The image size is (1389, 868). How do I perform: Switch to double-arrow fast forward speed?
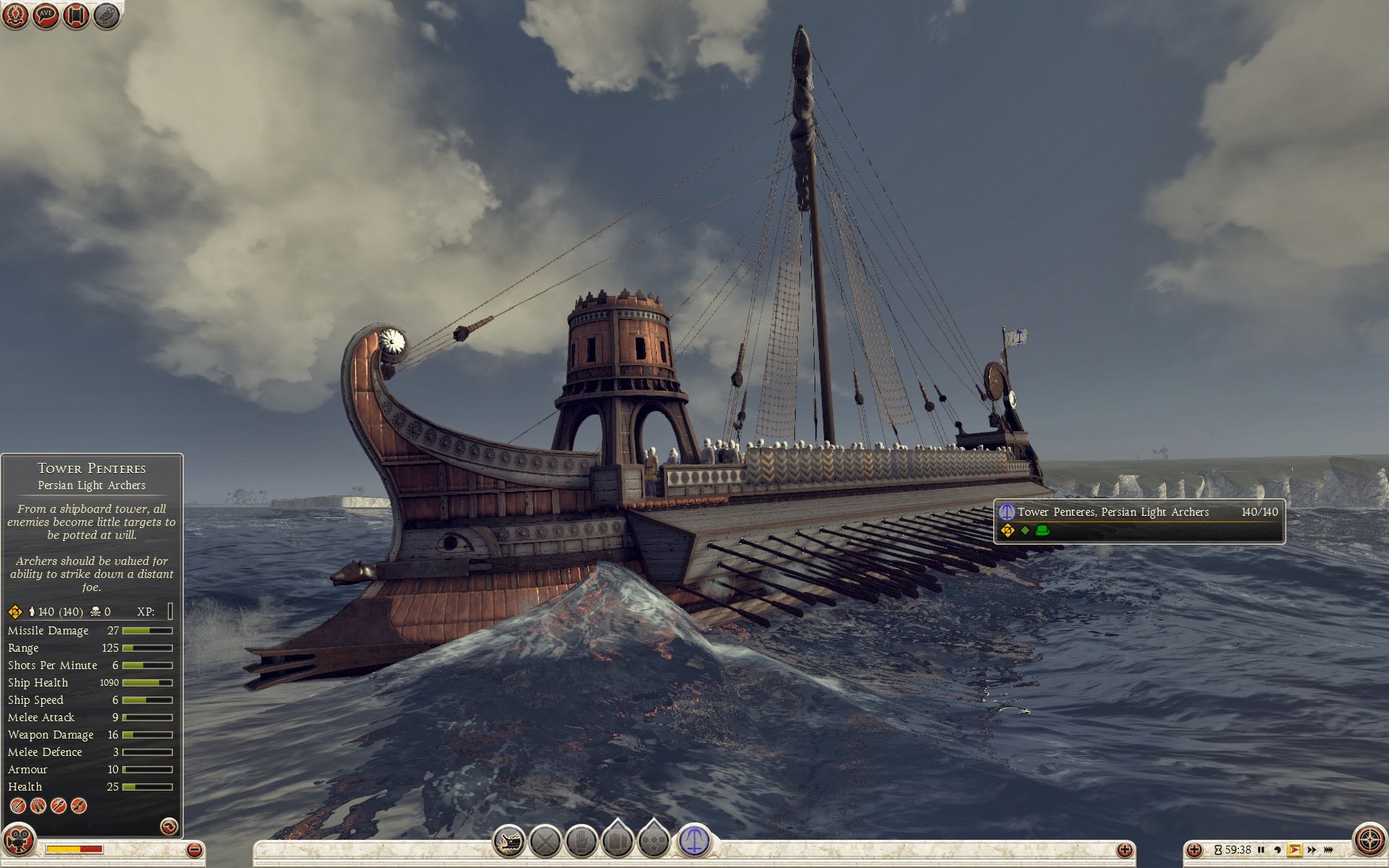(1312, 850)
